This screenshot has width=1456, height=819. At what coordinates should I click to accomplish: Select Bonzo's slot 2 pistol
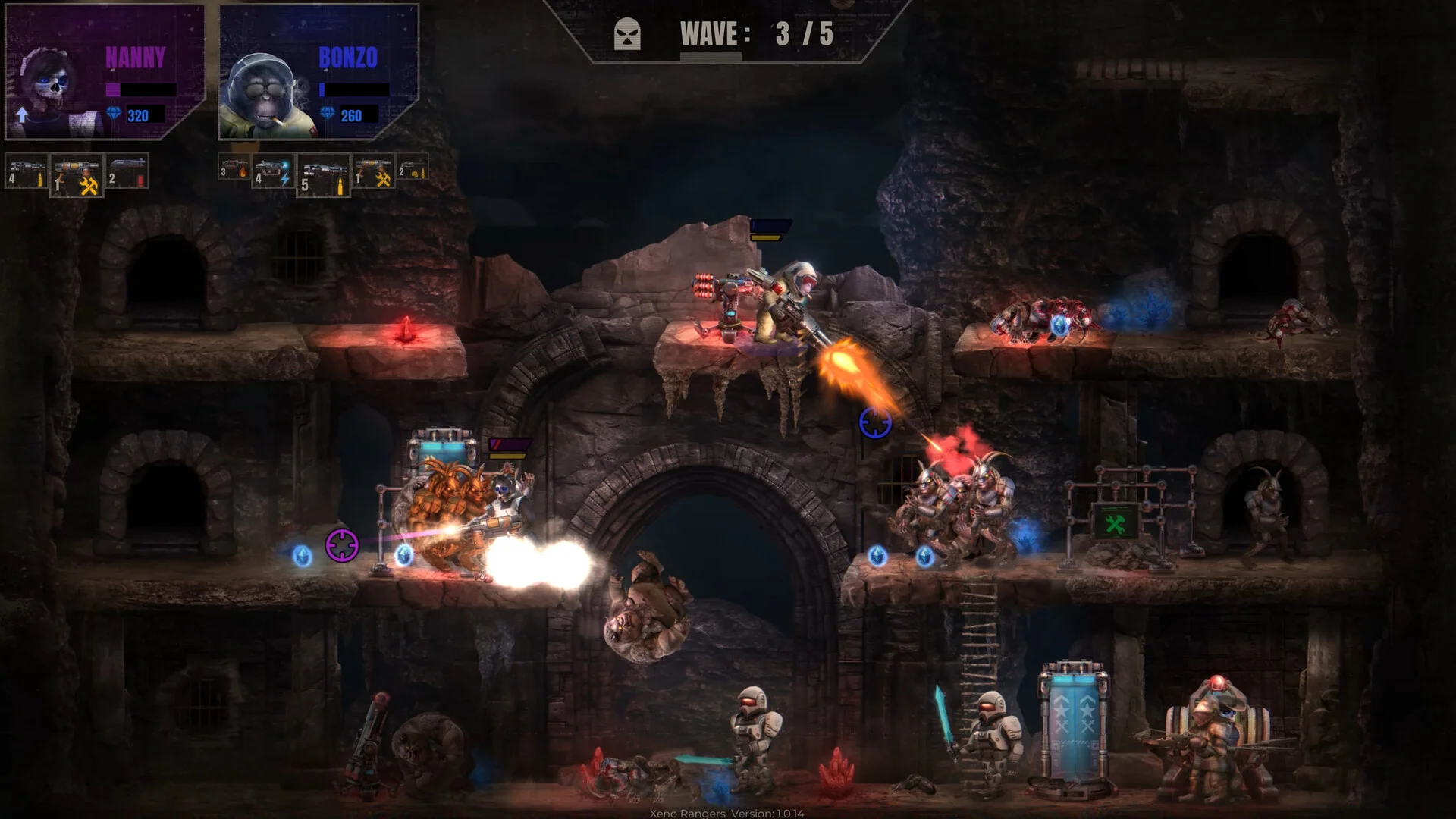pos(412,168)
